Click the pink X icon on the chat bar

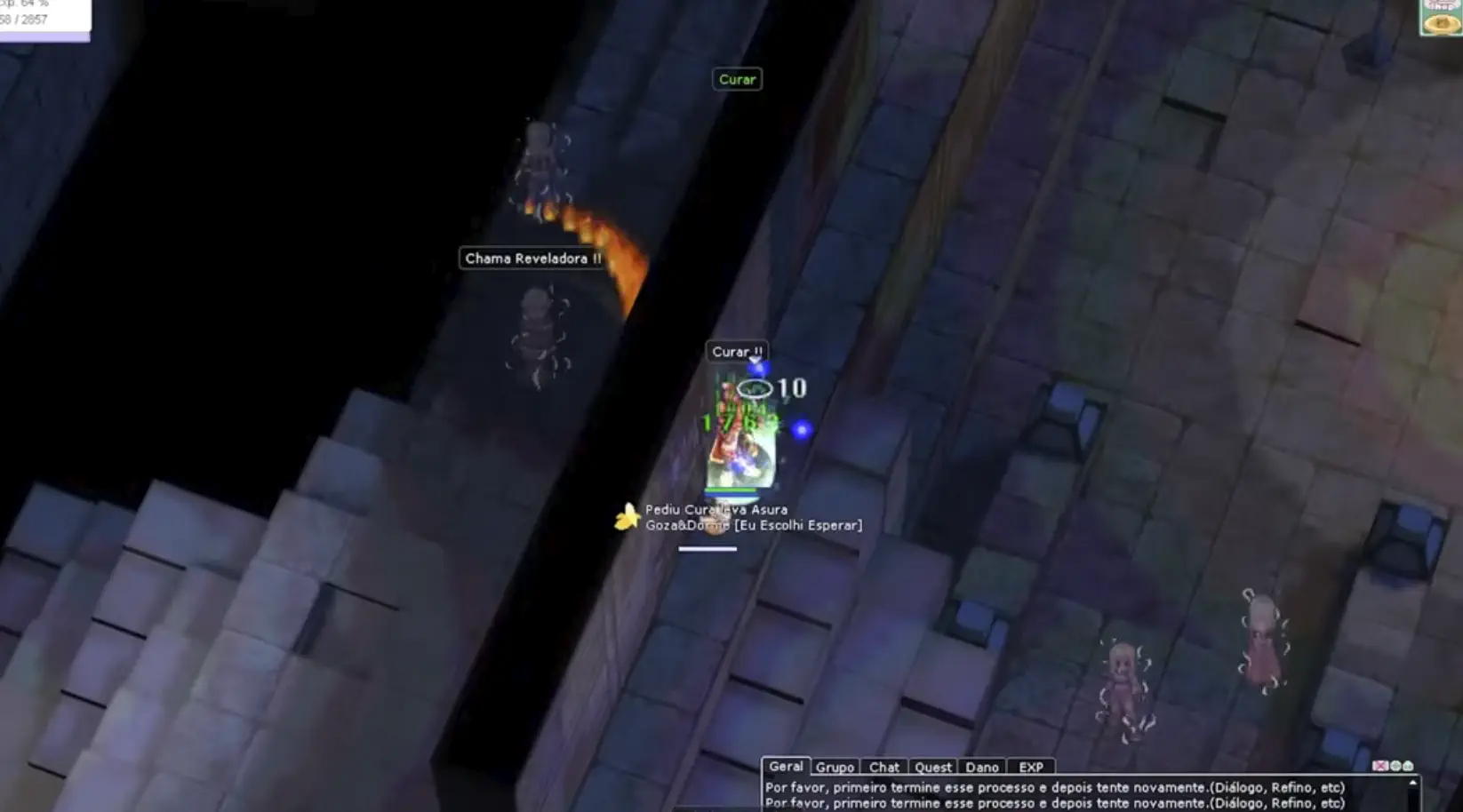pos(1379,765)
